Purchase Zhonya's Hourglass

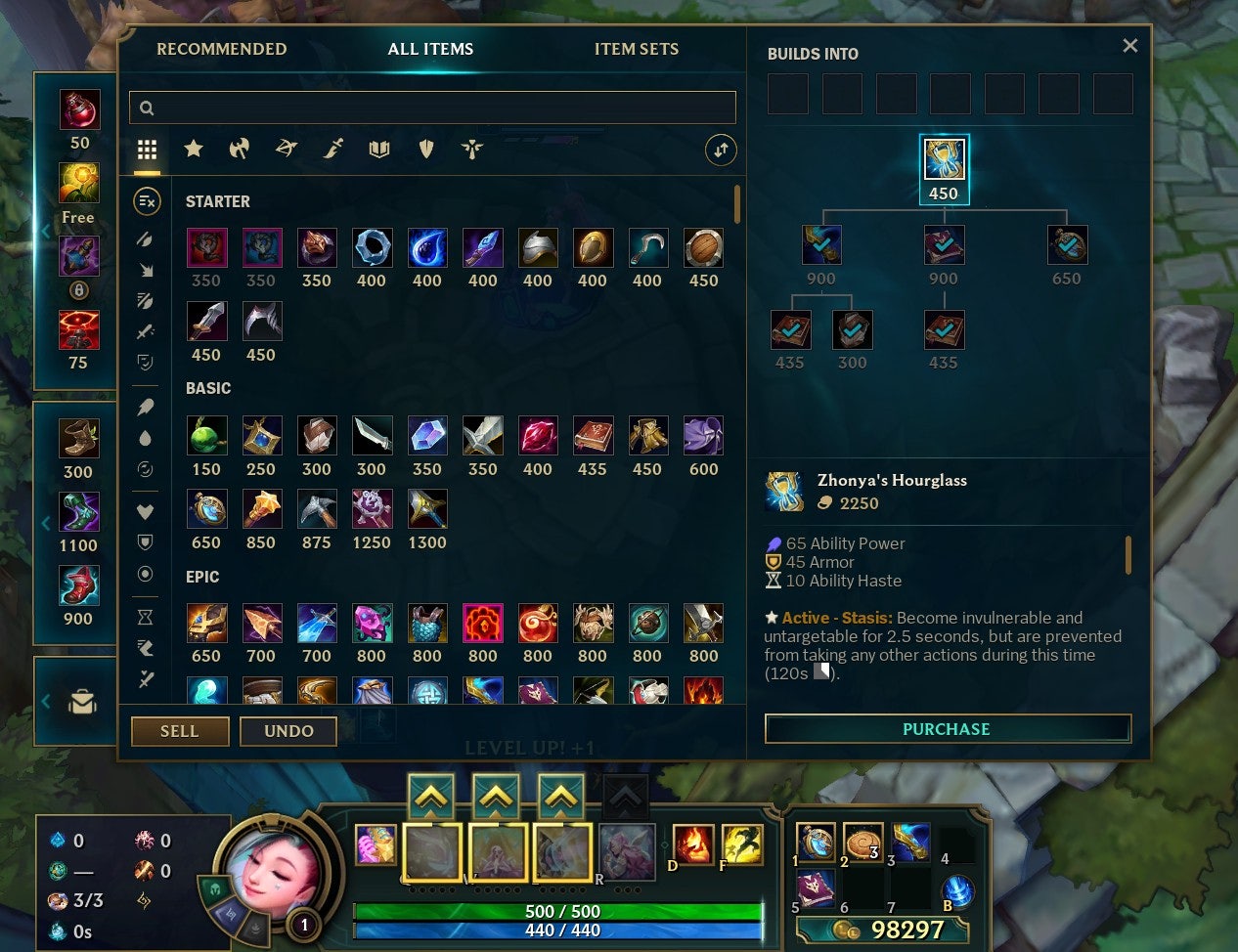pos(947,729)
